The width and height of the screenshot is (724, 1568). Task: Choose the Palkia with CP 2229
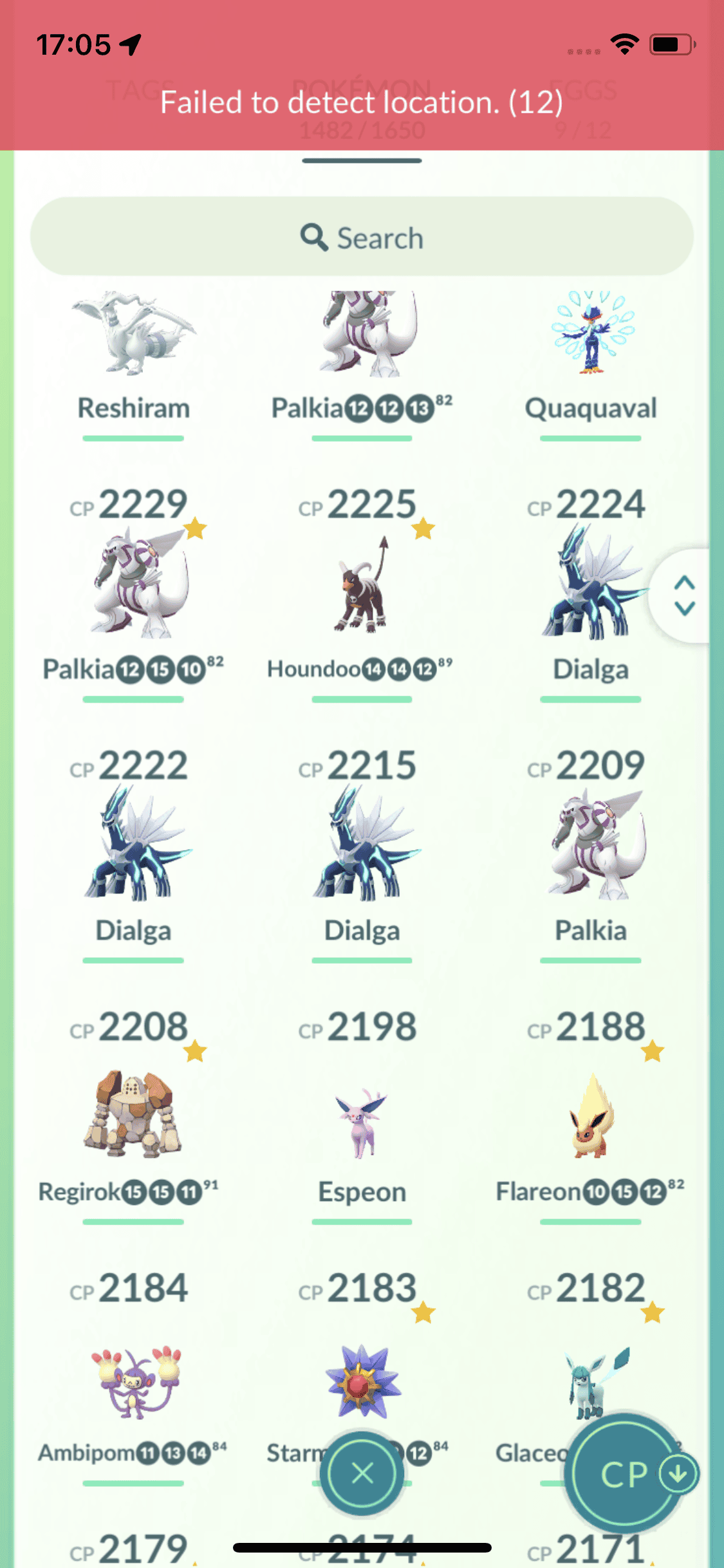coord(133,583)
